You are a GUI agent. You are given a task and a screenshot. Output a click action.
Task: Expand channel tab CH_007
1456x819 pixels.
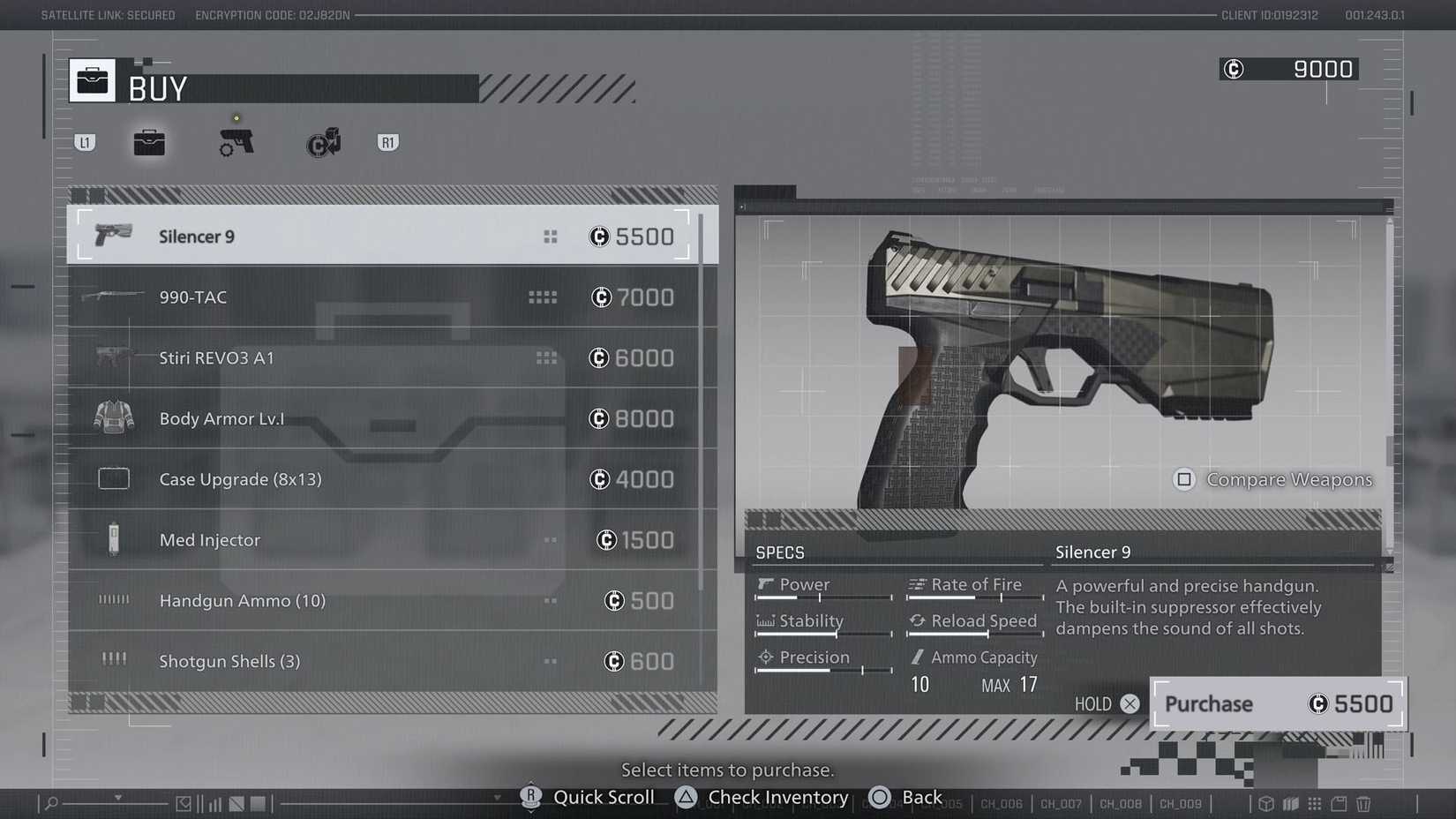pyautogui.click(x=1061, y=804)
